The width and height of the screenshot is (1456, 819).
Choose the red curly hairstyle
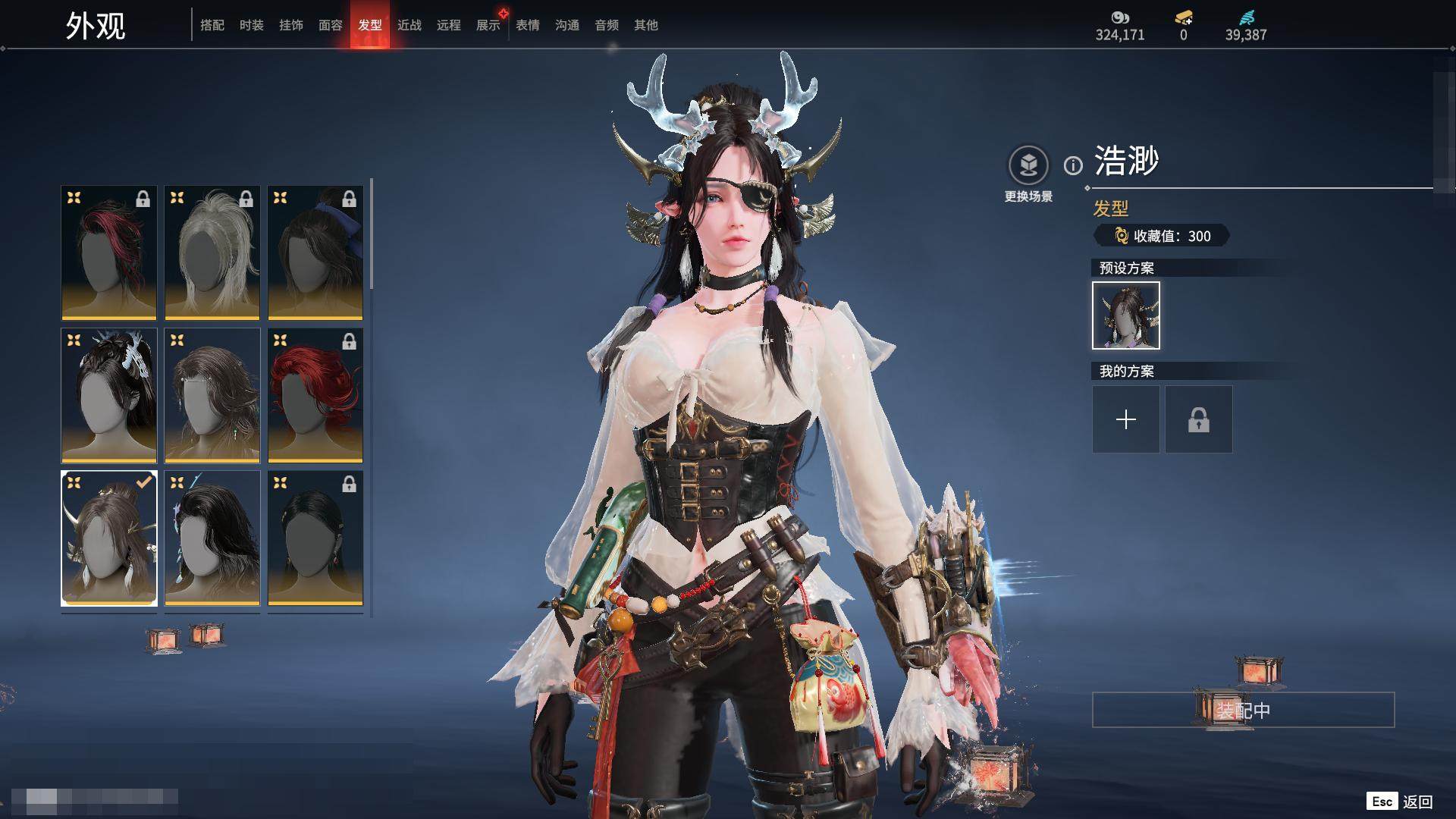pyautogui.click(x=315, y=395)
